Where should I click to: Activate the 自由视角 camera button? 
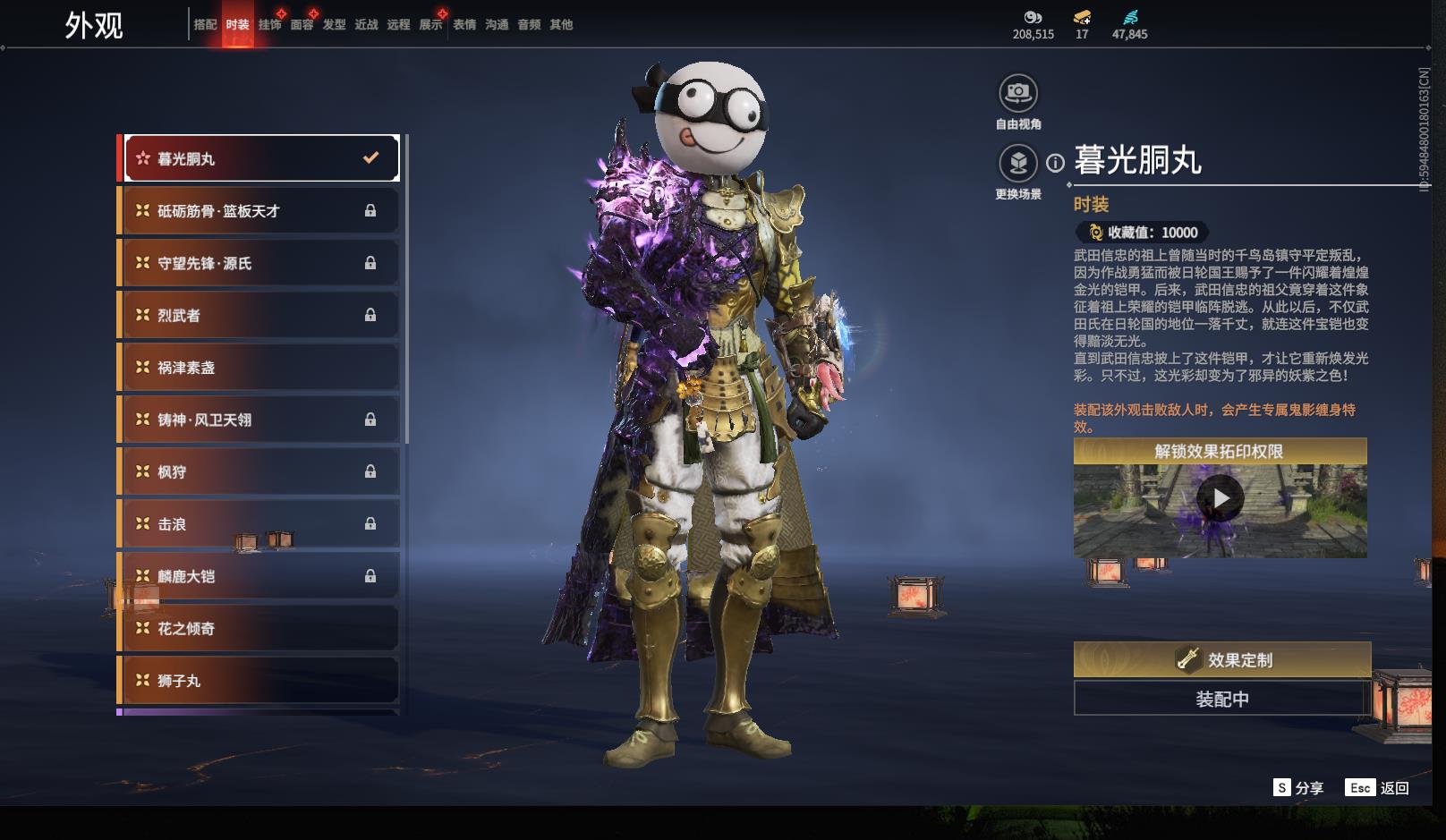tap(1018, 93)
